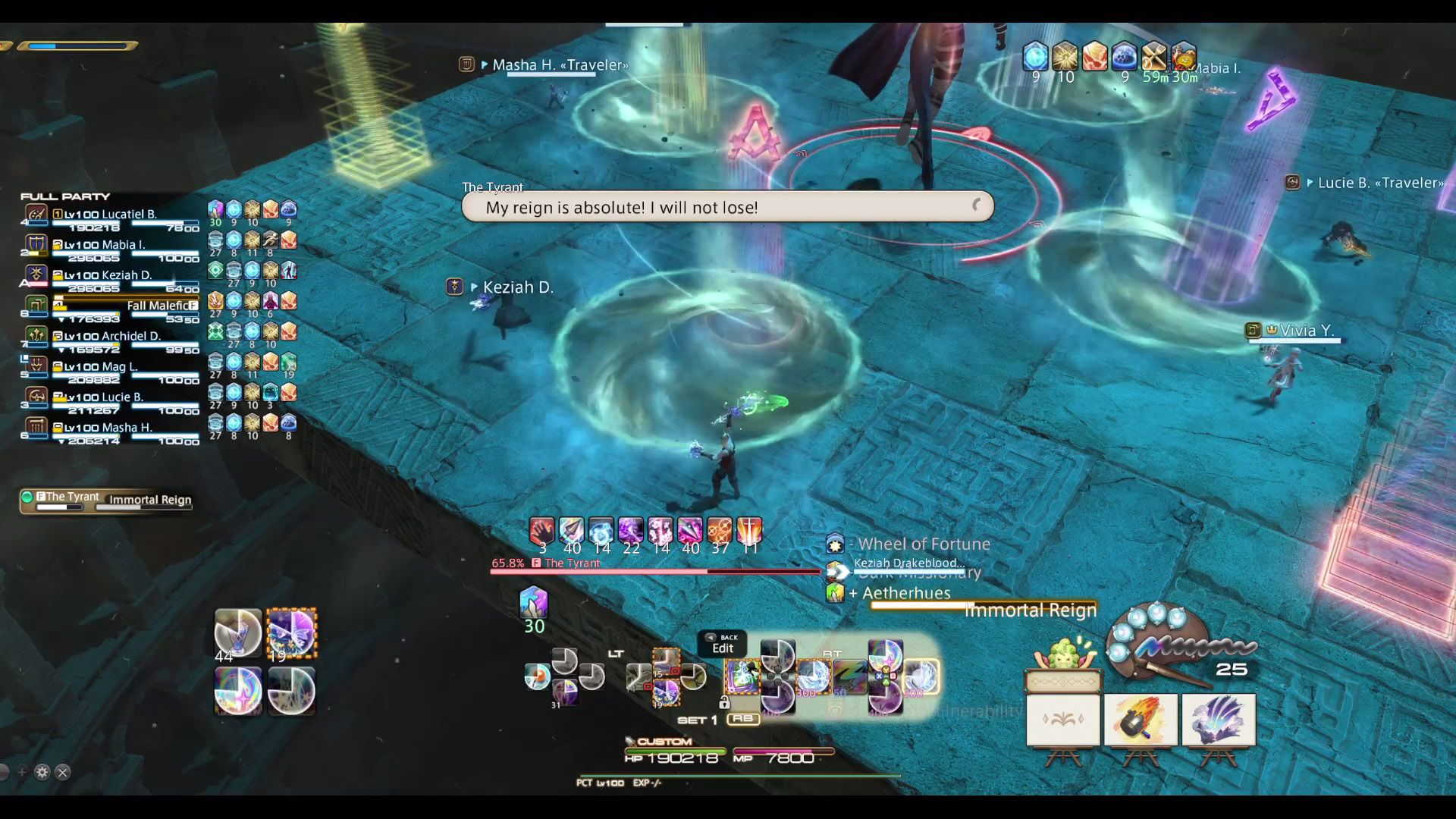
Task: Select Masha H. in the party list
Action: click(x=108, y=427)
